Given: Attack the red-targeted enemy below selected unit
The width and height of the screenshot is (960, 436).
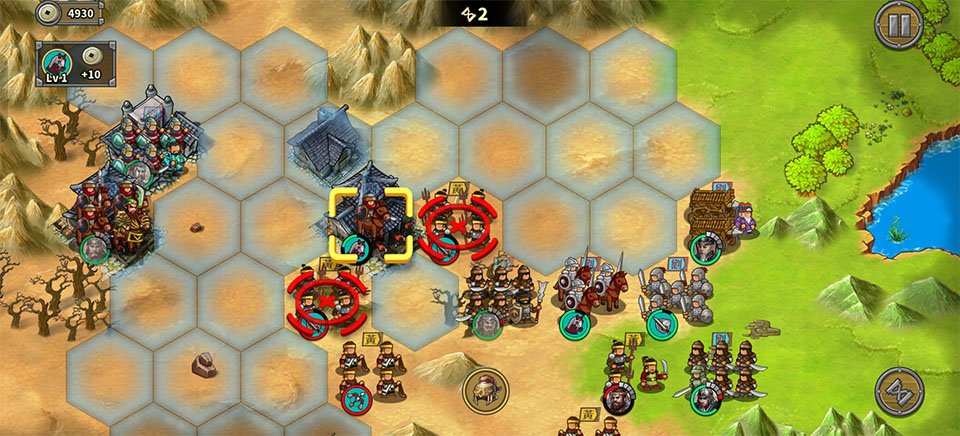Looking at the screenshot, I should point(327,300).
